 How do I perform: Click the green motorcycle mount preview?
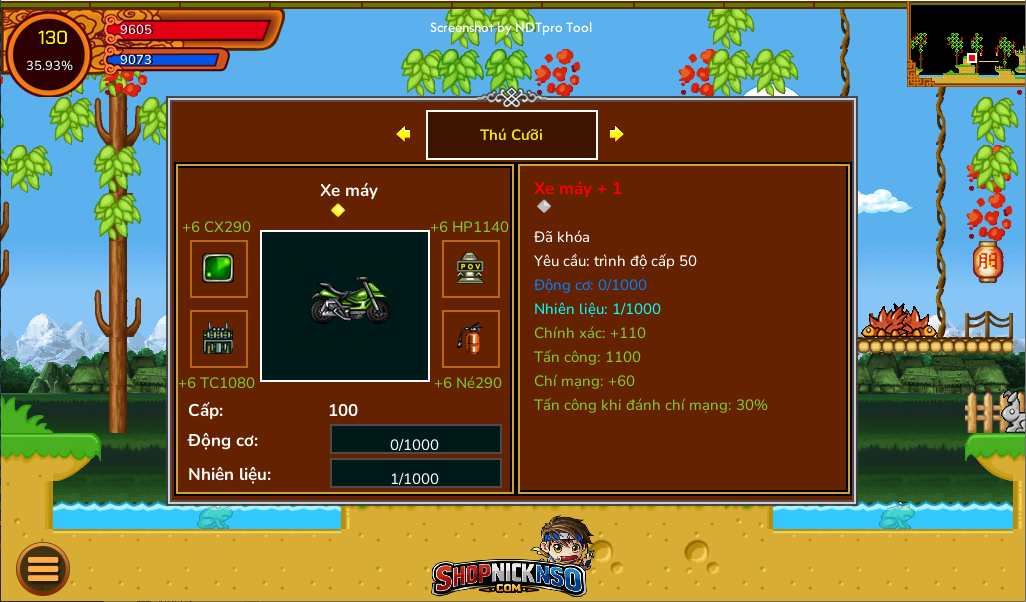(x=345, y=306)
